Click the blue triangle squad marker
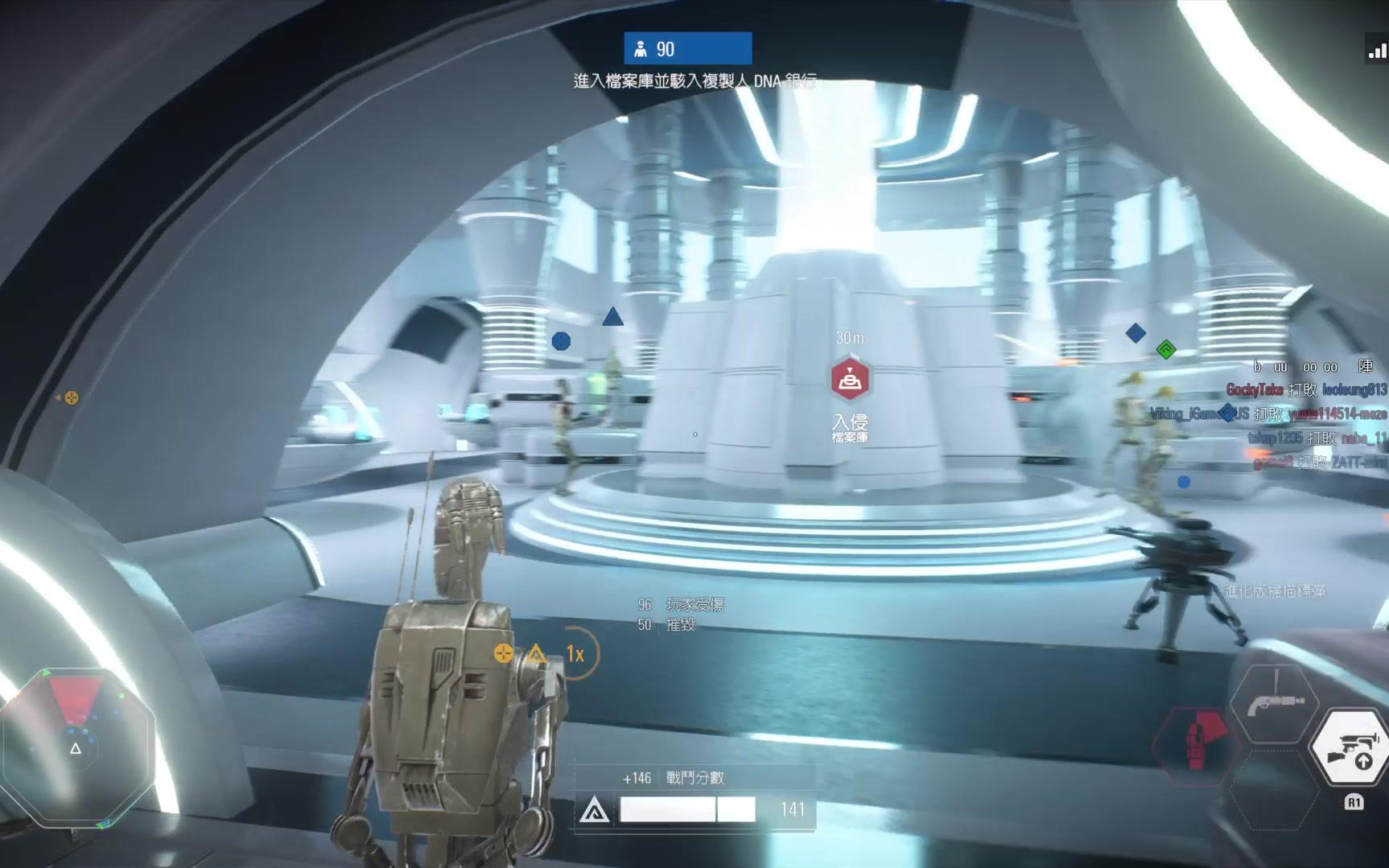Viewport: 1389px width, 868px height. coord(612,317)
